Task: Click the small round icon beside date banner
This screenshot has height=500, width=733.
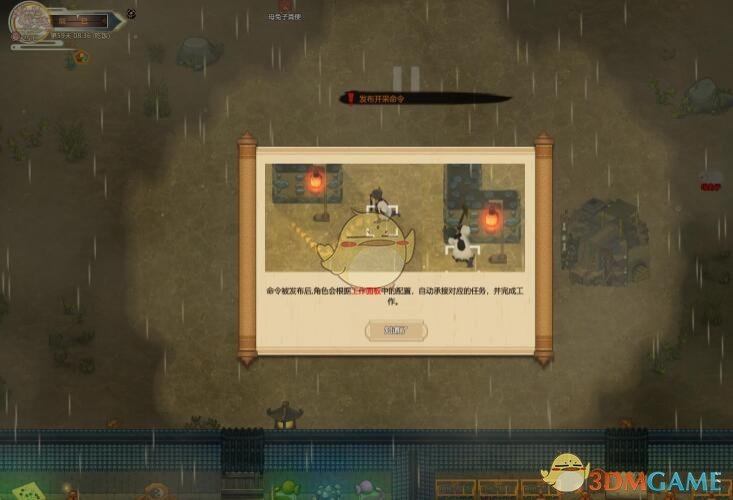Action: tap(132, 15)
